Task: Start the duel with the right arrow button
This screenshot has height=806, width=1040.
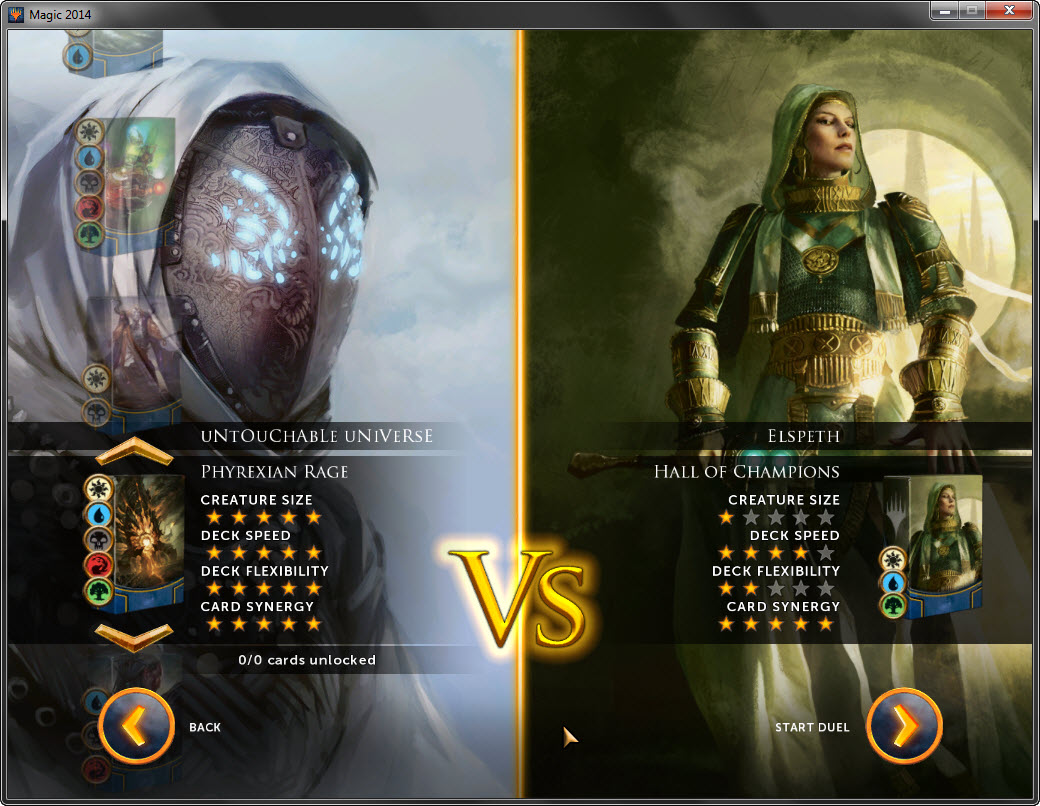Action: coord(904,727)
